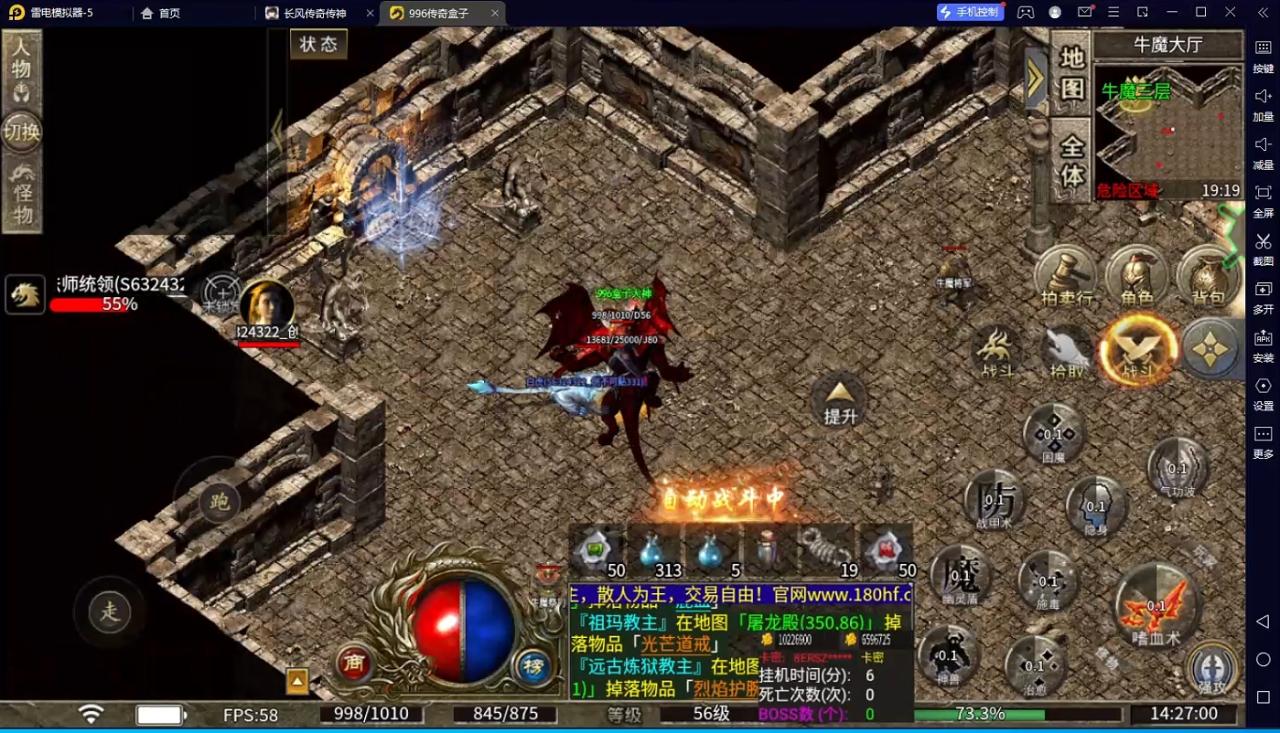The height and width of the screenshot is (733, 1280).
Task: Use the blue potion with 313 count
Action: (x=655, y=553)
